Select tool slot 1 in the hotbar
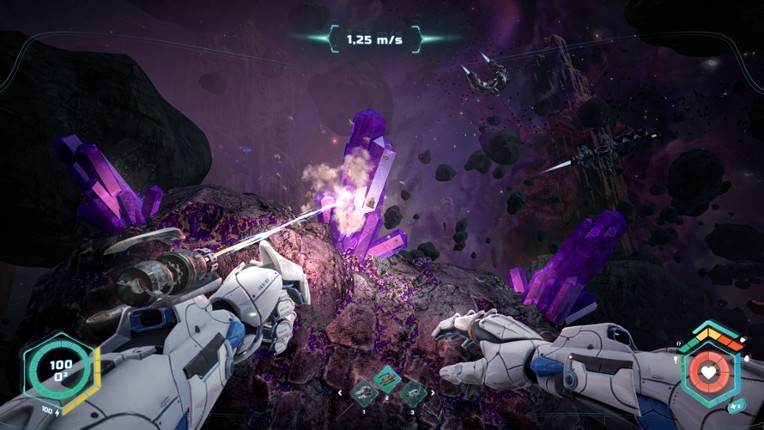Viewport: 764px width, 430px height. click(x=362, y=391)
